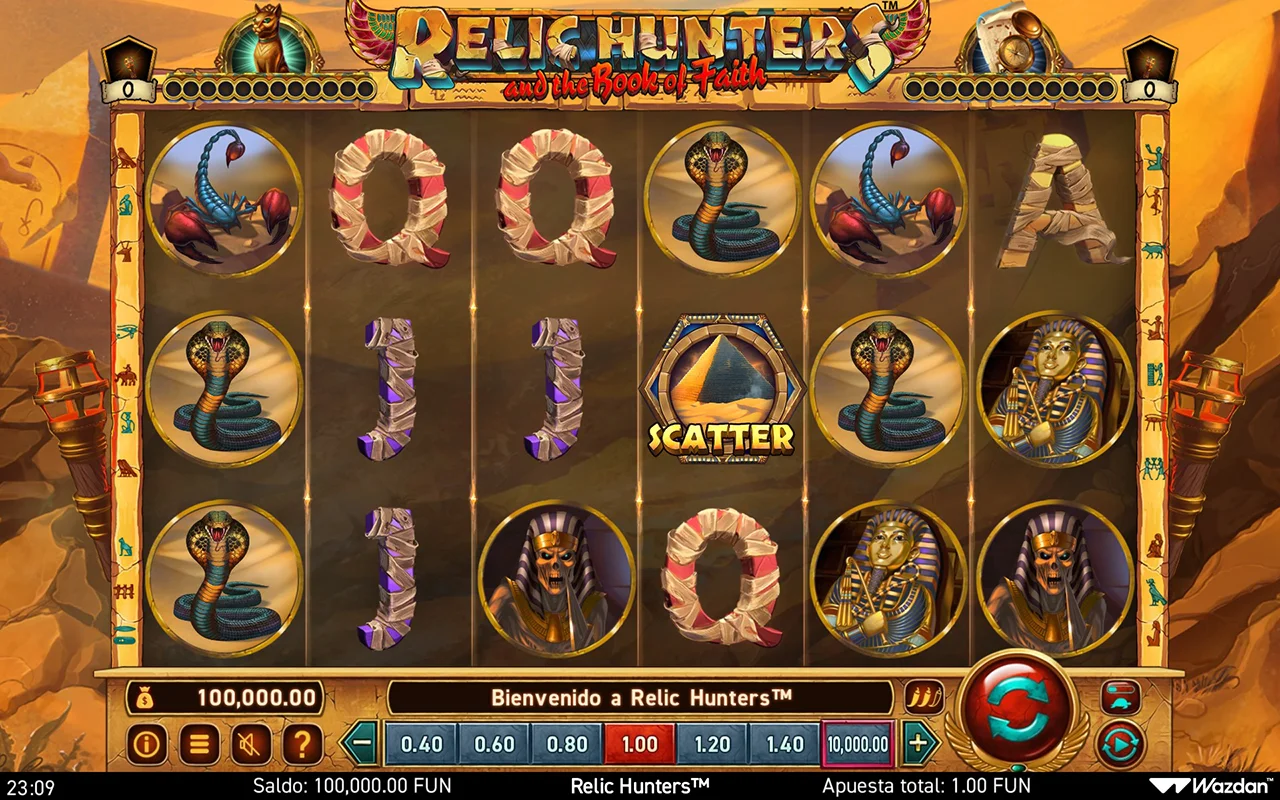This screenshot has width=1280, height=800.
Task: Set bet to 0.80
Action: point(567,744)
